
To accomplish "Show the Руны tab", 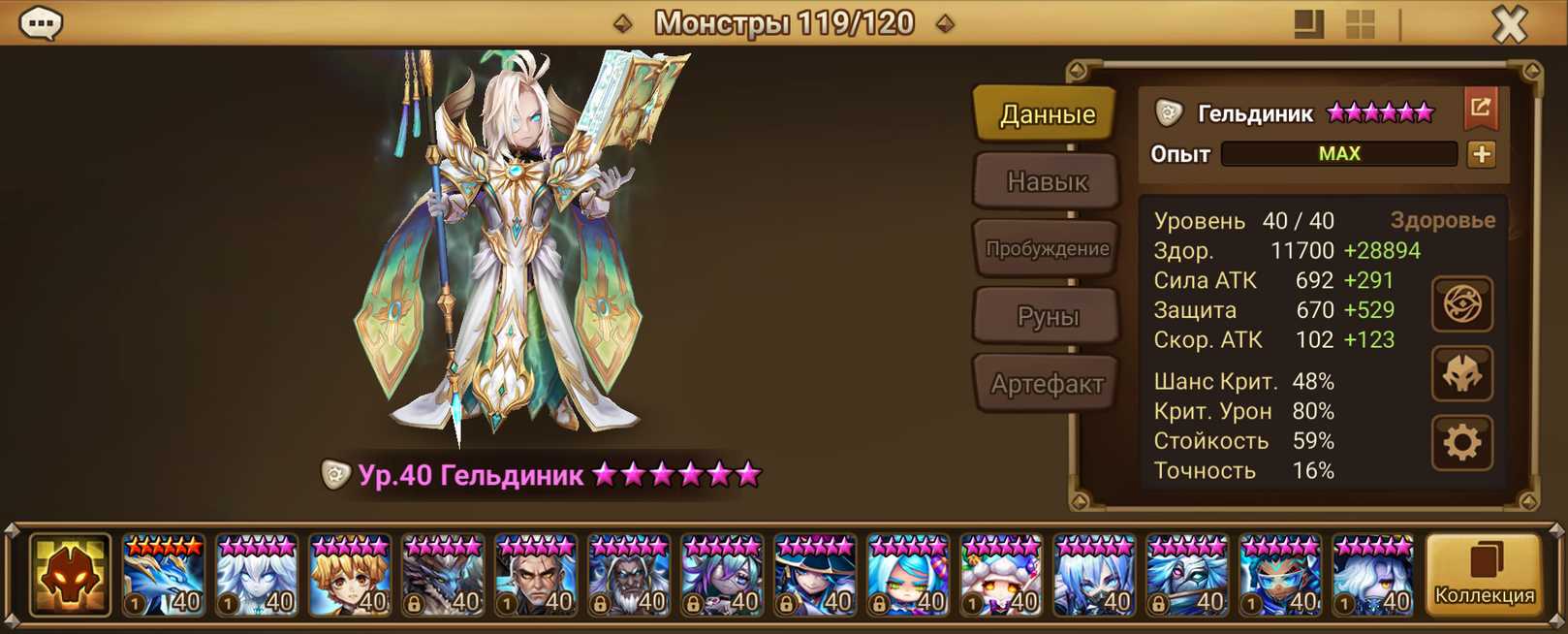I will 1047,316.
